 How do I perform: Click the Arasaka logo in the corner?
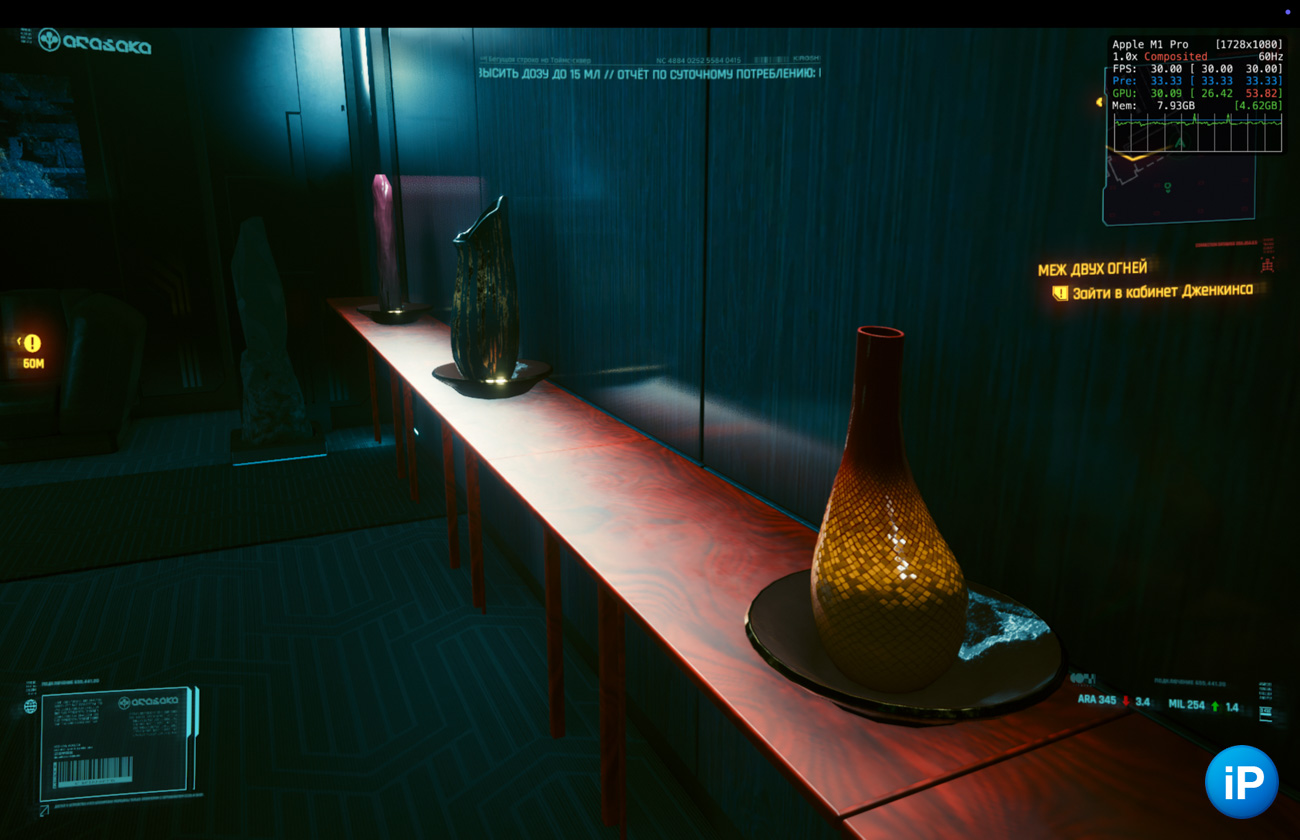(x=94, y=42)
